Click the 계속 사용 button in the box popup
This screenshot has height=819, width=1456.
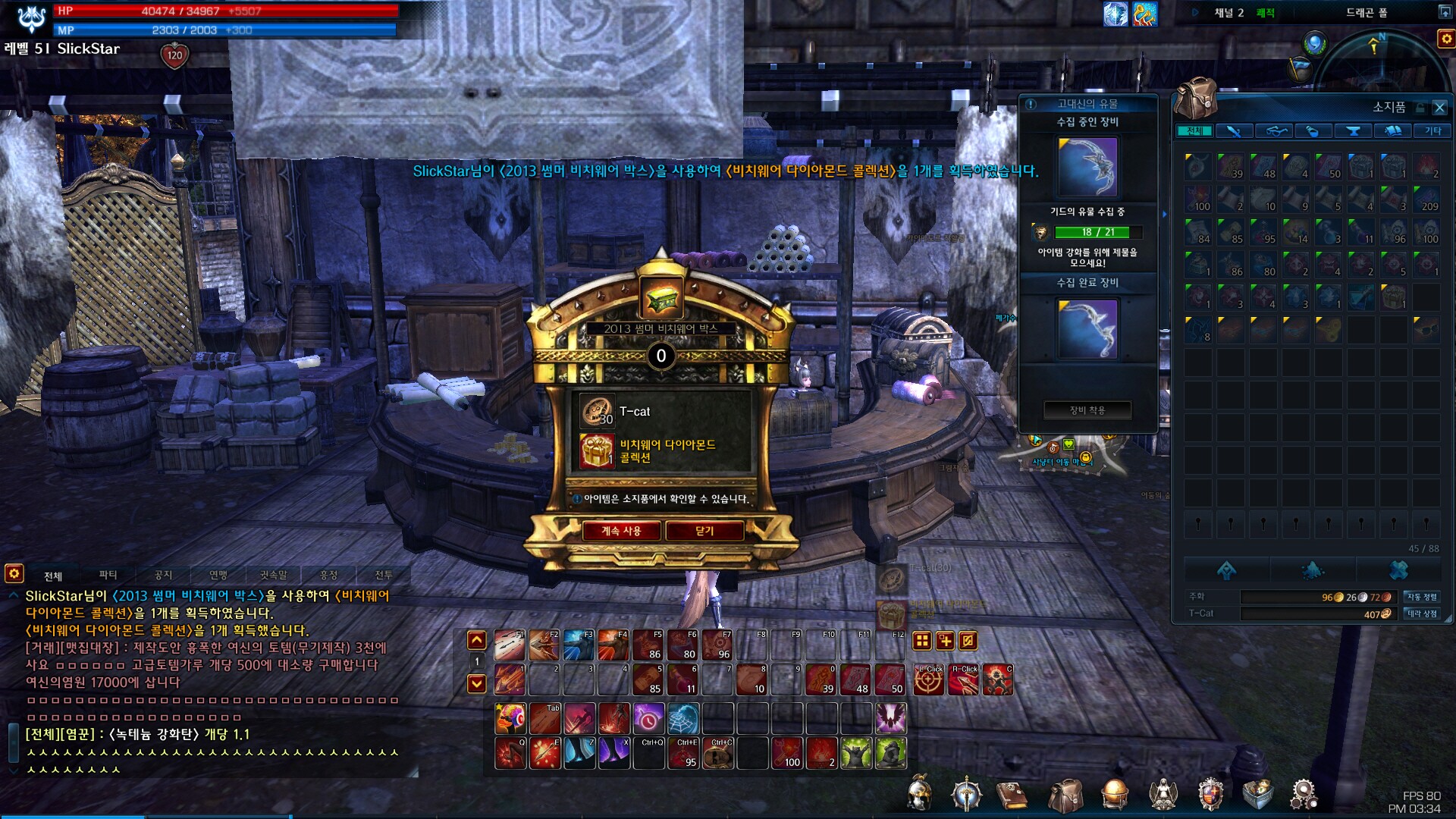[621, 531]
